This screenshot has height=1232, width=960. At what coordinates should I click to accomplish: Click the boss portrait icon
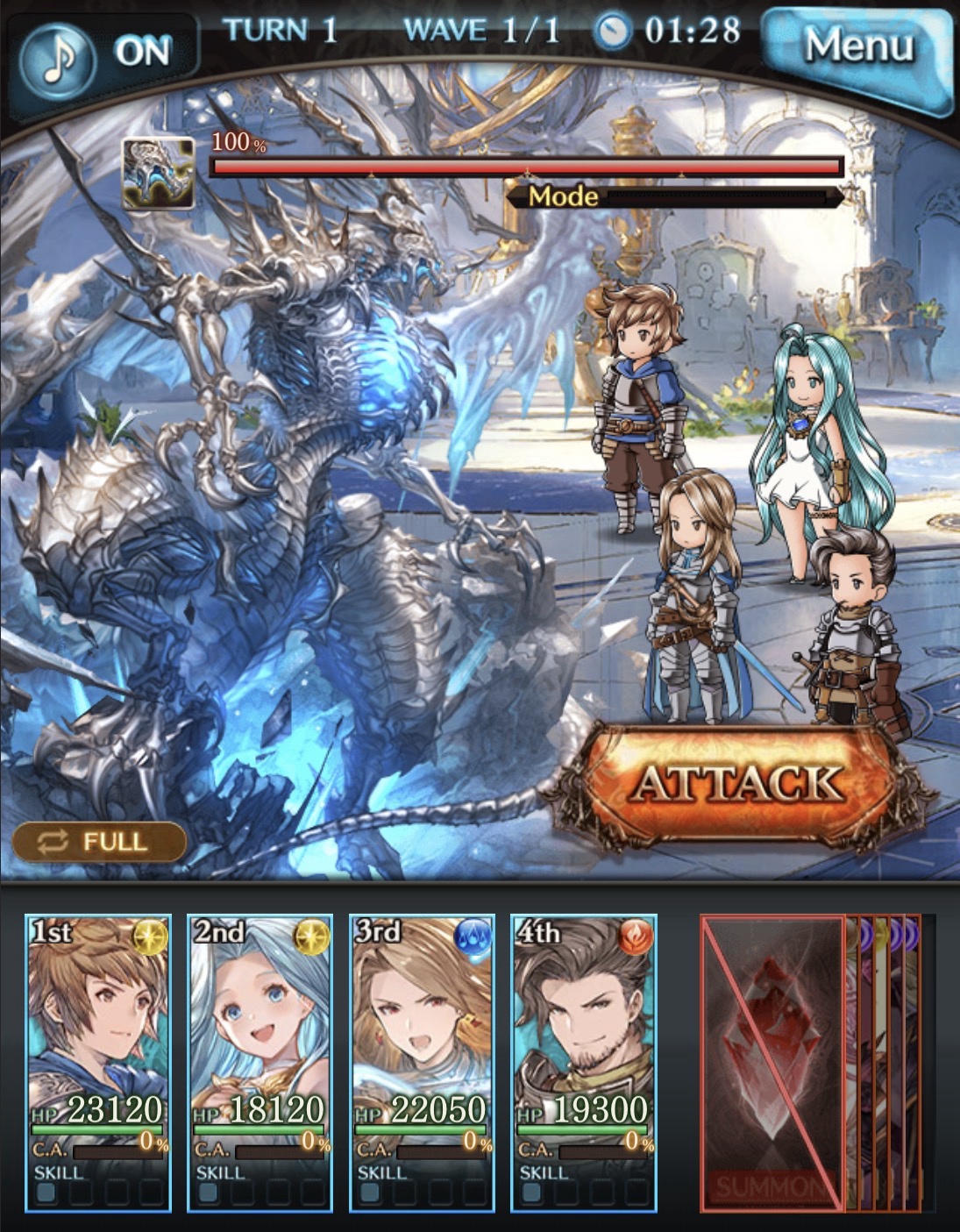point(158,173)
